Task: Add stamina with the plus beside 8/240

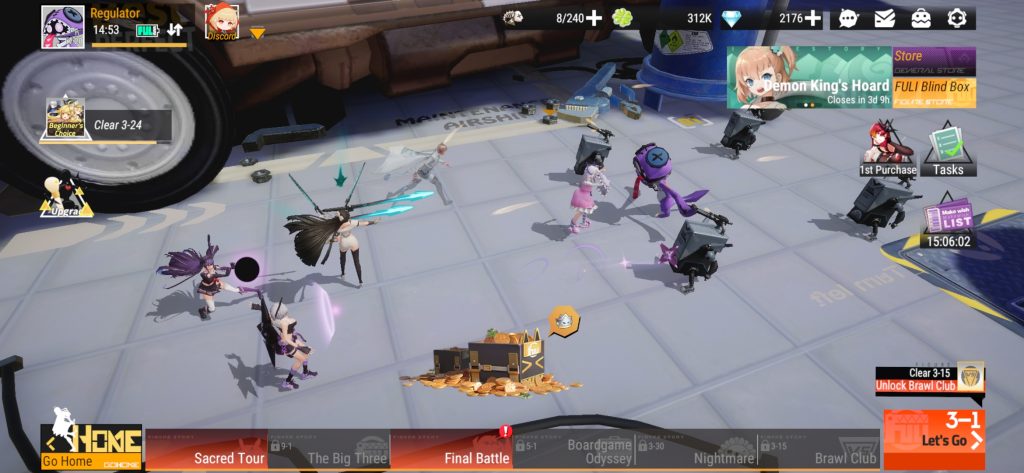Action: 594,18
